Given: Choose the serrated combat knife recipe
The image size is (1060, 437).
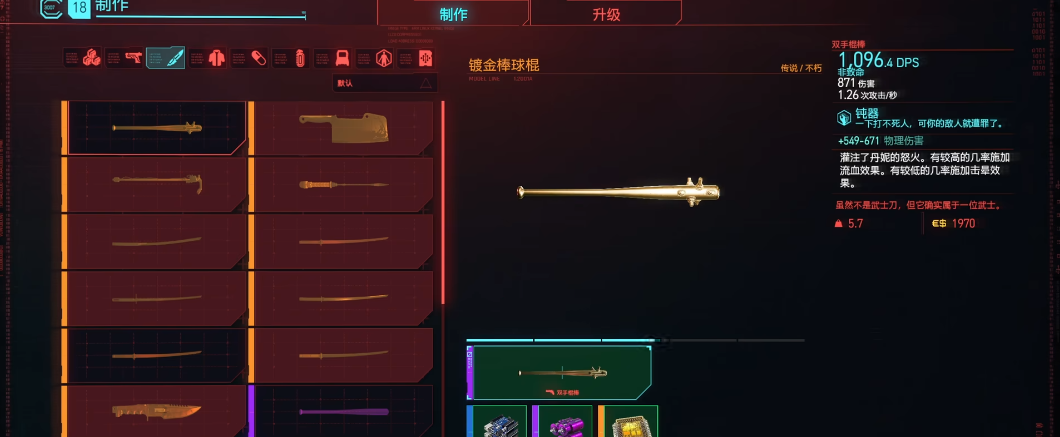Looking at the screenshot, I should point(155,411).
